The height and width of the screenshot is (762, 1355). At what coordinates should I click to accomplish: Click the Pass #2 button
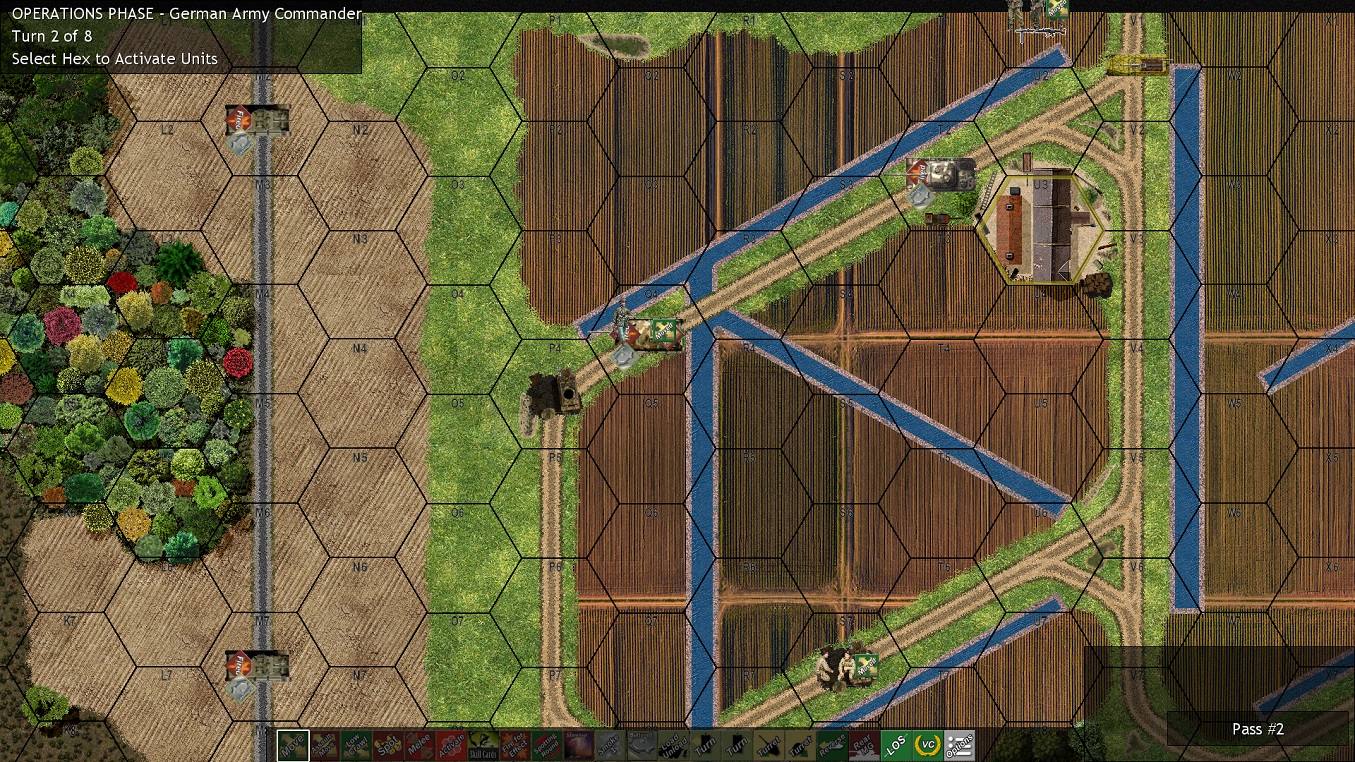[x=1257, y=729]
